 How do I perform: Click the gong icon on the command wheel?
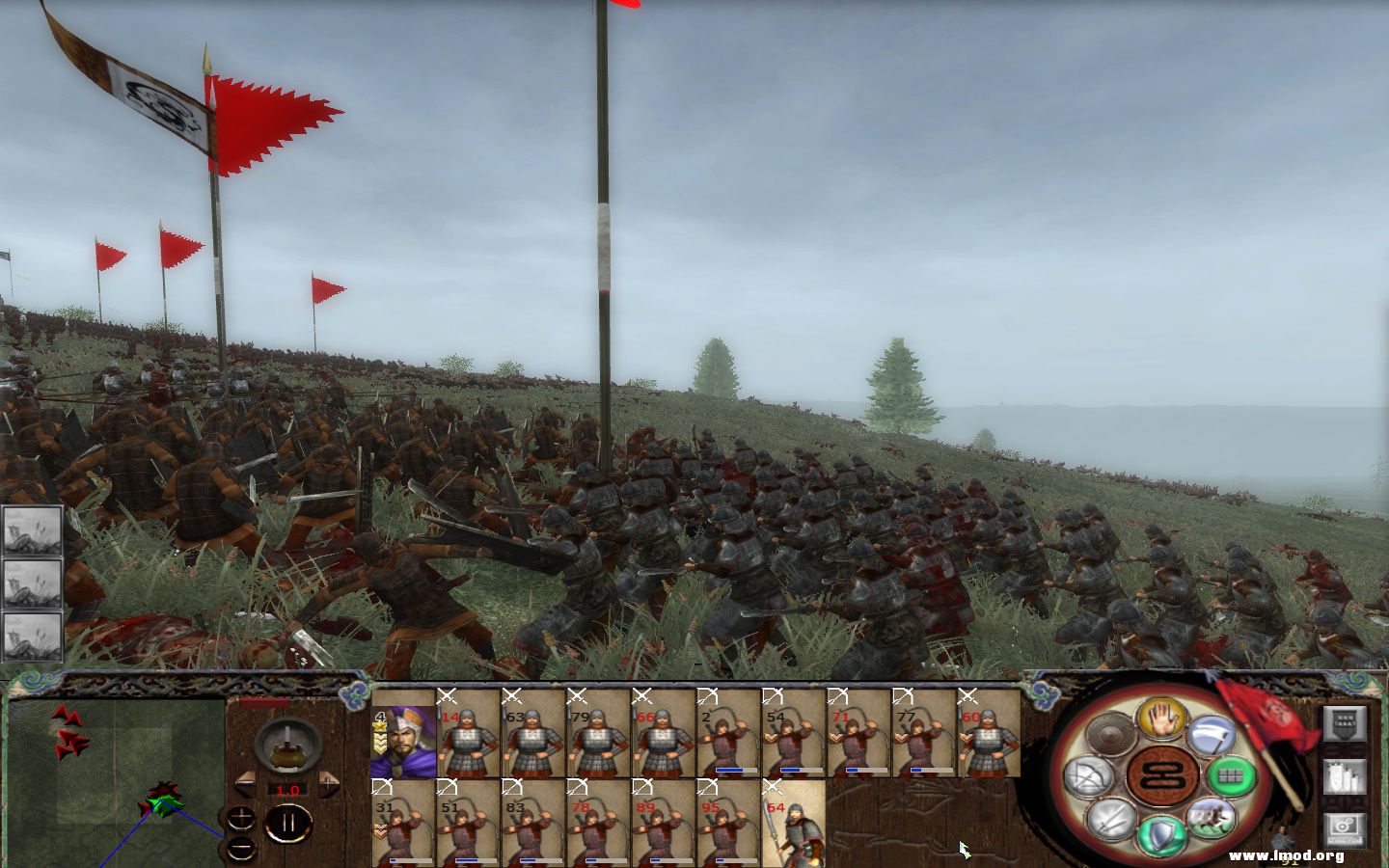click(1111, 735)
